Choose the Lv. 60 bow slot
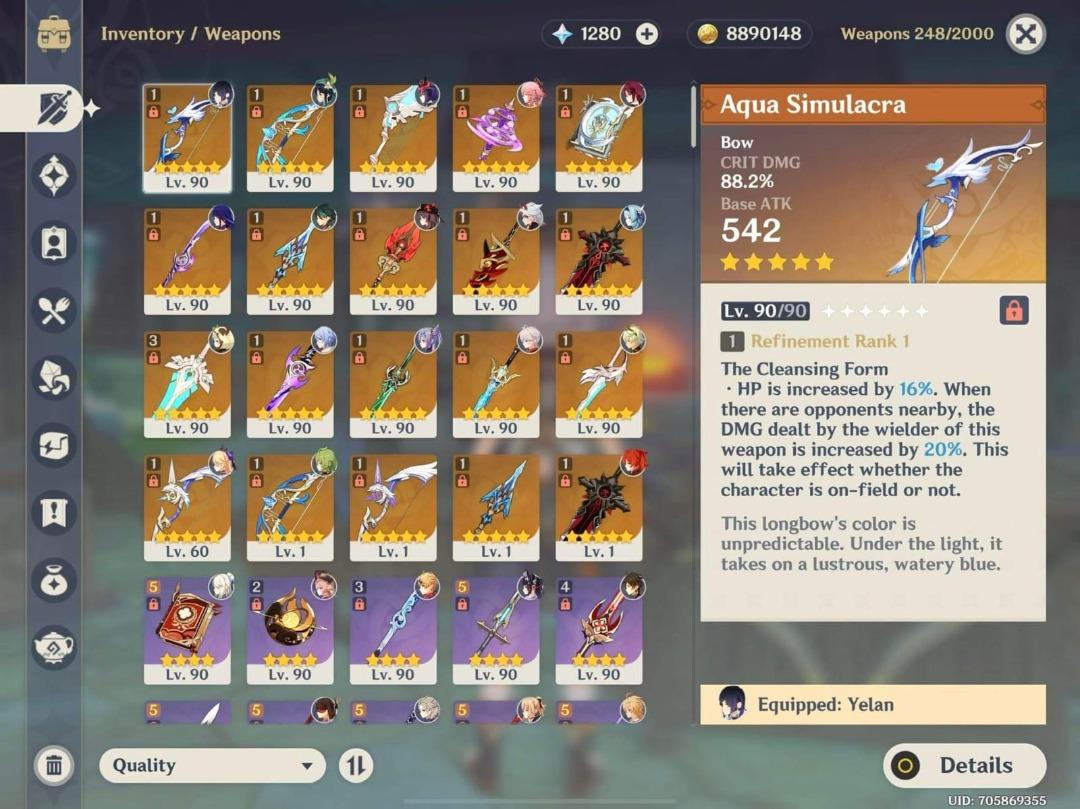The width and height of the screenshot is (1080, 809). coord(187,506)
